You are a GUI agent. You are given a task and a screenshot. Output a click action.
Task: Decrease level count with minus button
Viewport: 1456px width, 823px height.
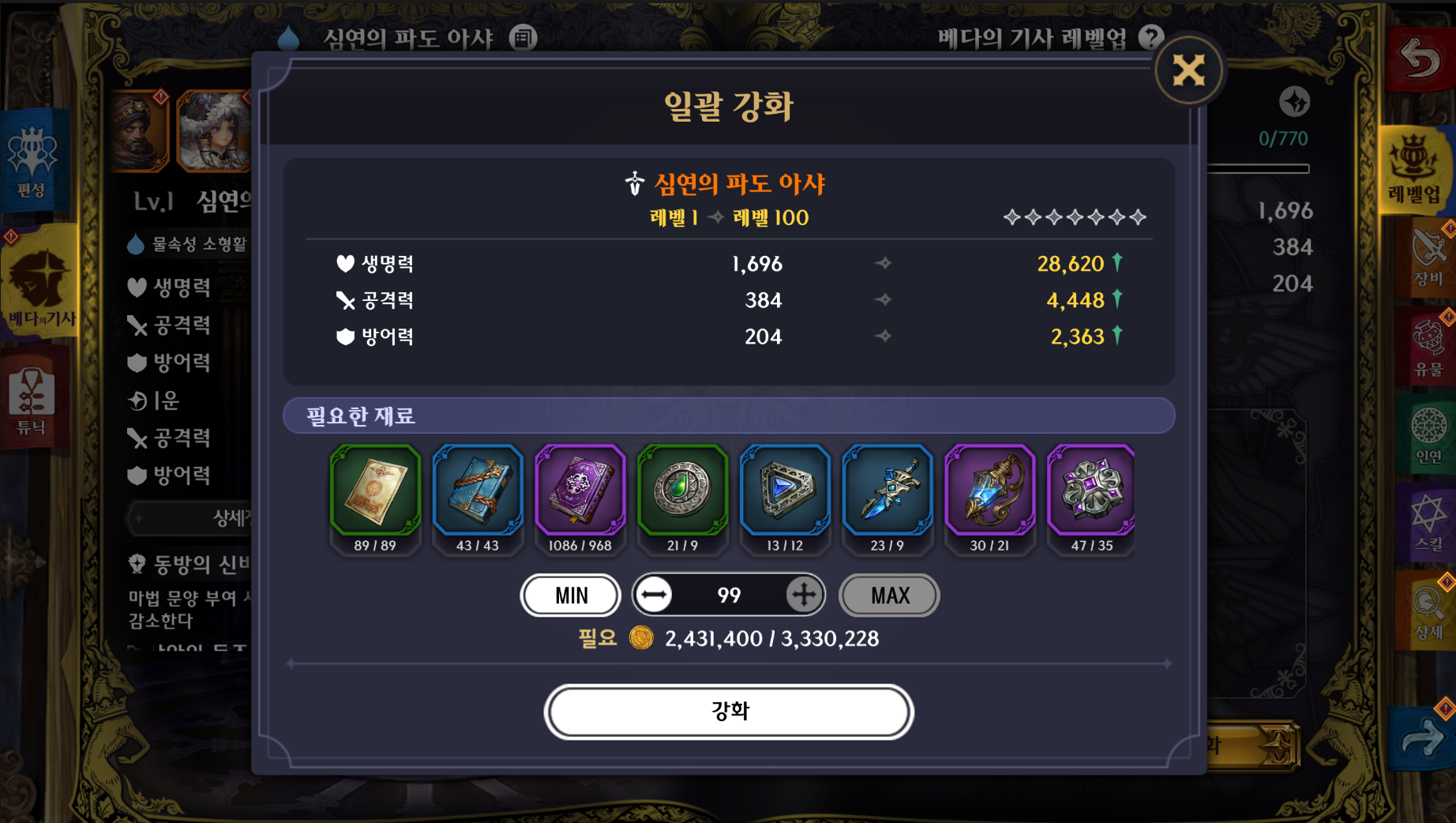654,595
